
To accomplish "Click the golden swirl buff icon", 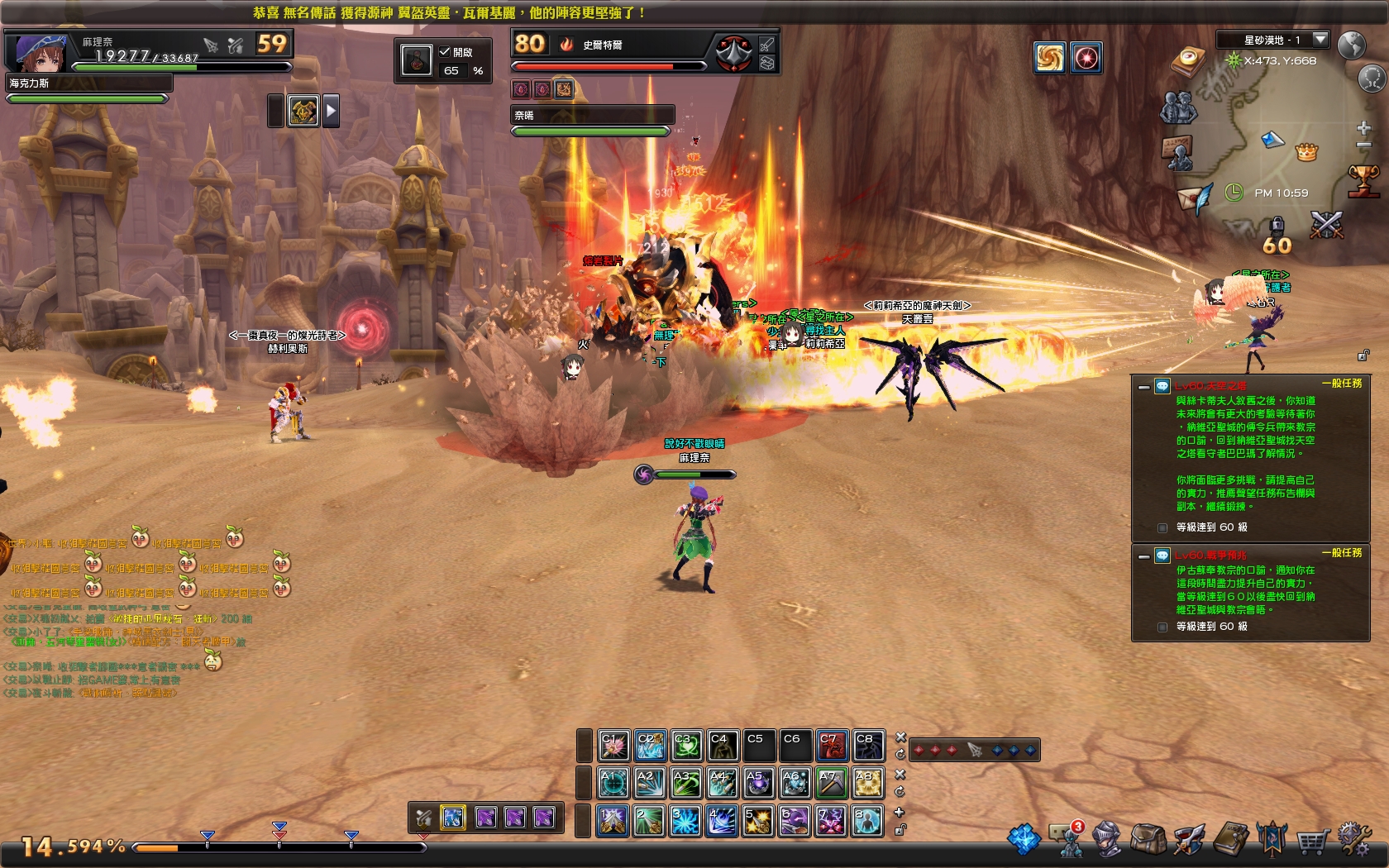I will (x=1049, y=58).
